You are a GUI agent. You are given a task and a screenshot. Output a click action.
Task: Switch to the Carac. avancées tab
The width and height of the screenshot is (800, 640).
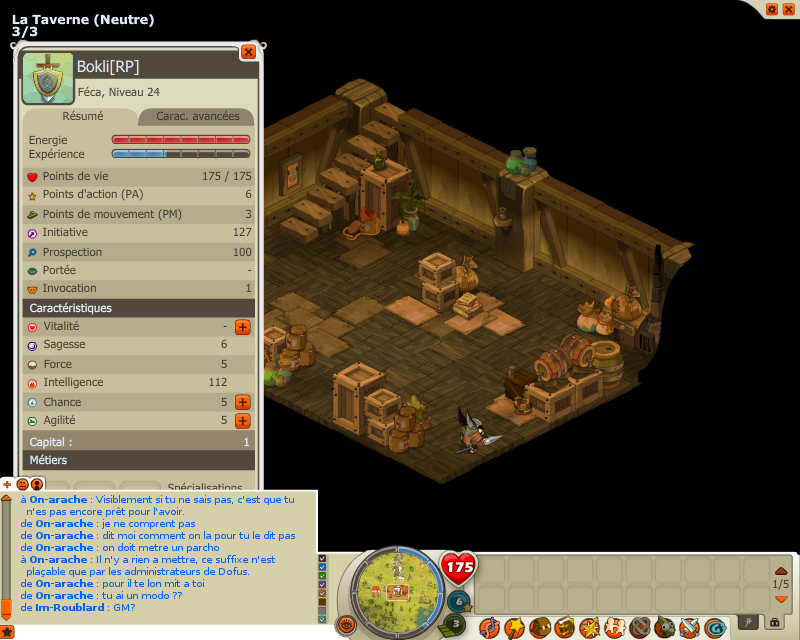click(x=195, y=116)
